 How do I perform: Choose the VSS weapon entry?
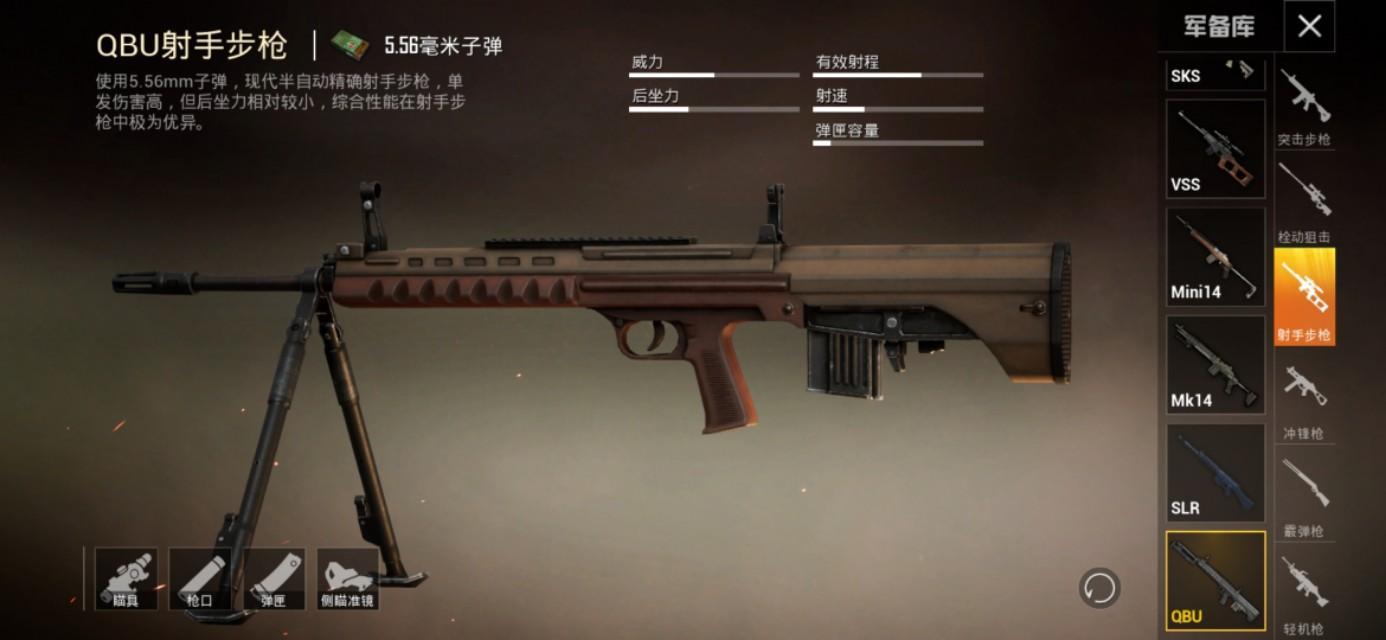pos(1215,149)
